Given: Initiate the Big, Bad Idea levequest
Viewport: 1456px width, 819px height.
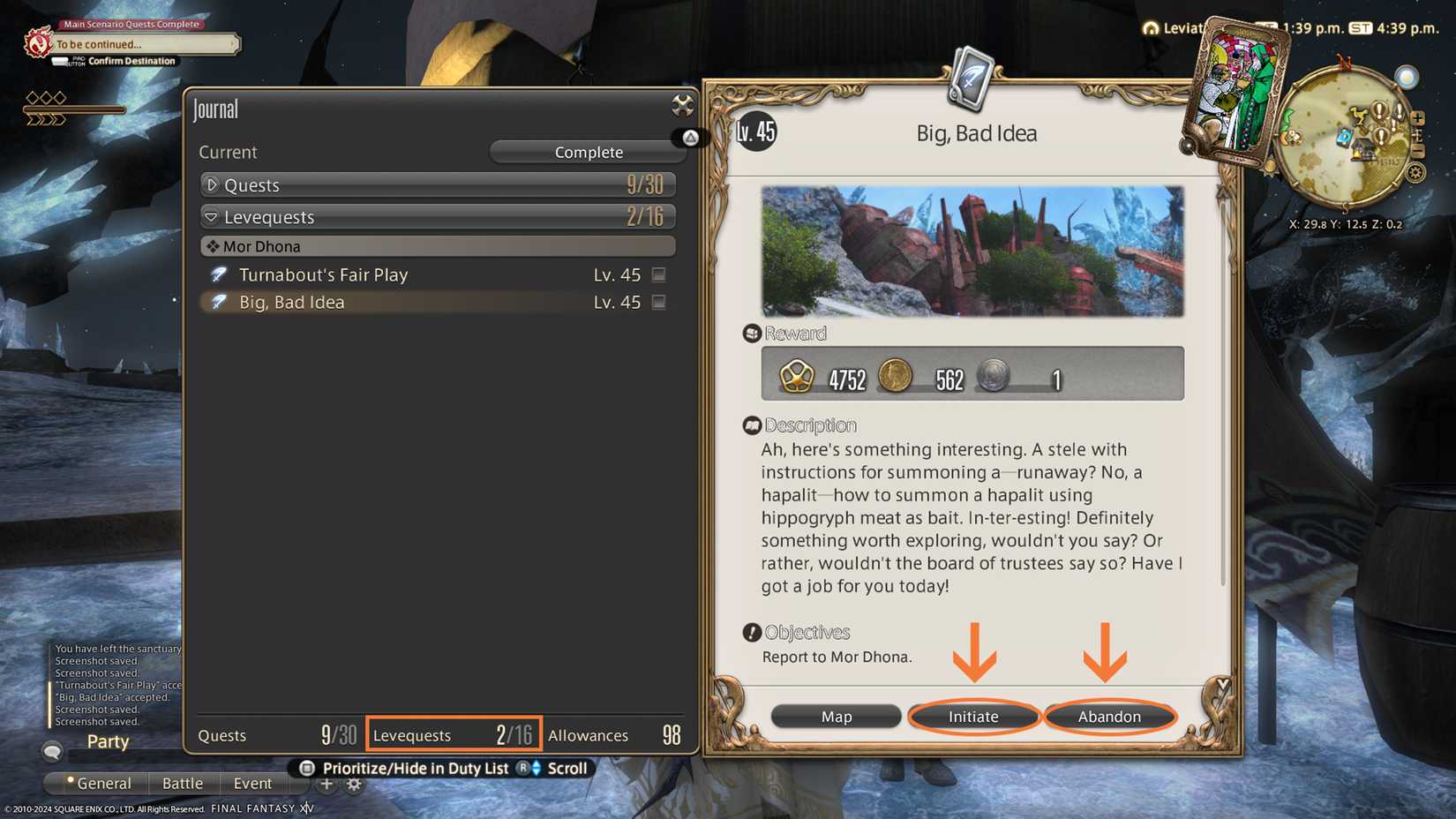Looking at the screenshot, I should [x=972, y=717].
